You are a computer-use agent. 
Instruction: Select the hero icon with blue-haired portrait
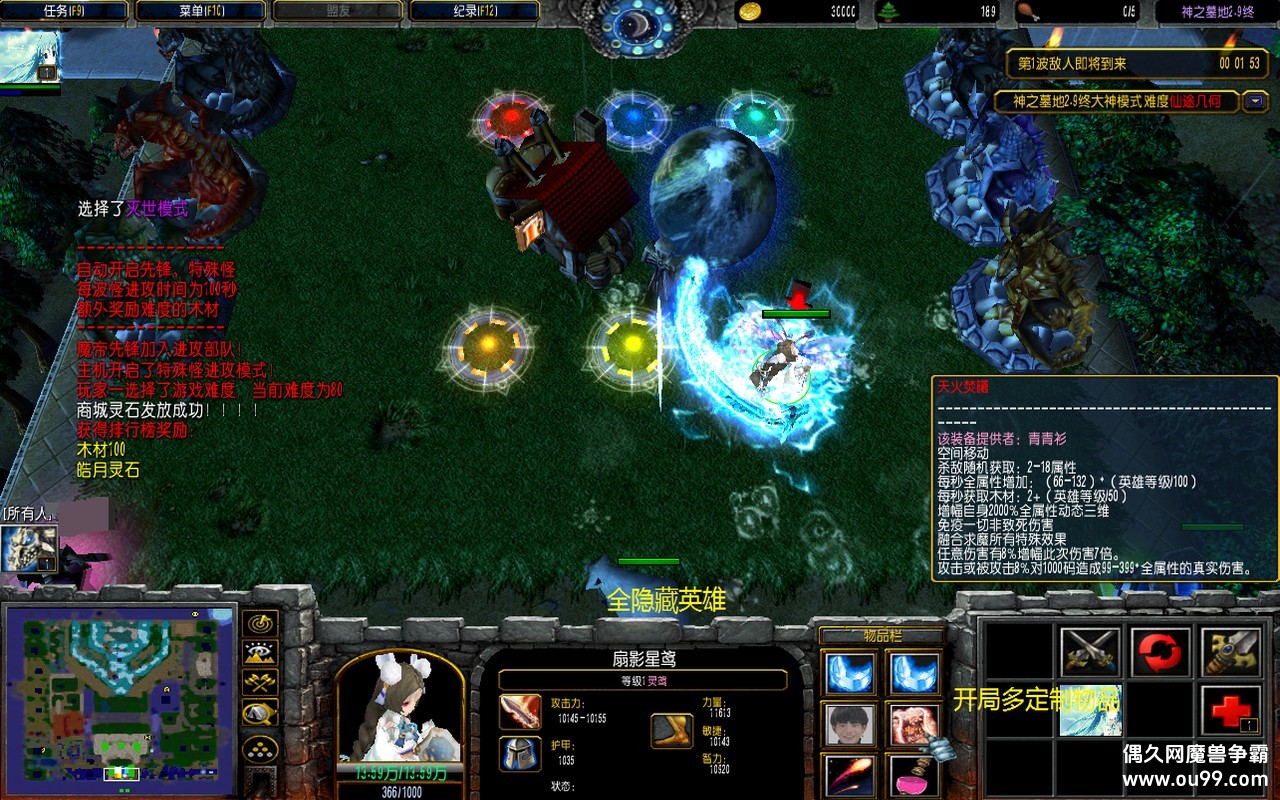point(30,56)
